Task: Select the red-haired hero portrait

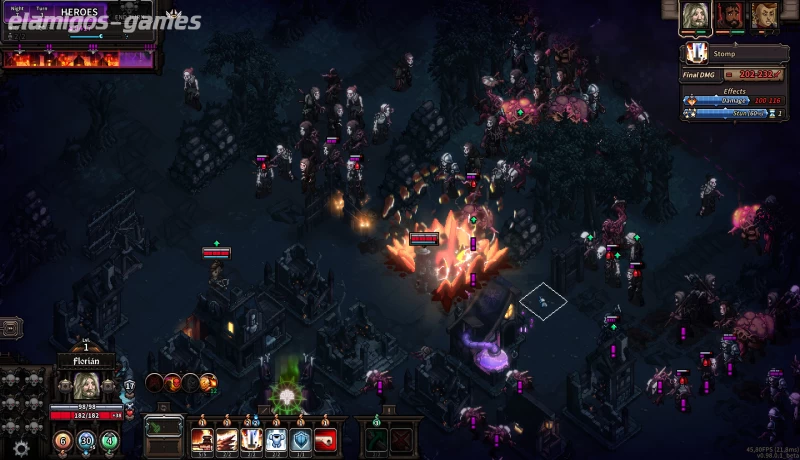Action: pos(765,17)
